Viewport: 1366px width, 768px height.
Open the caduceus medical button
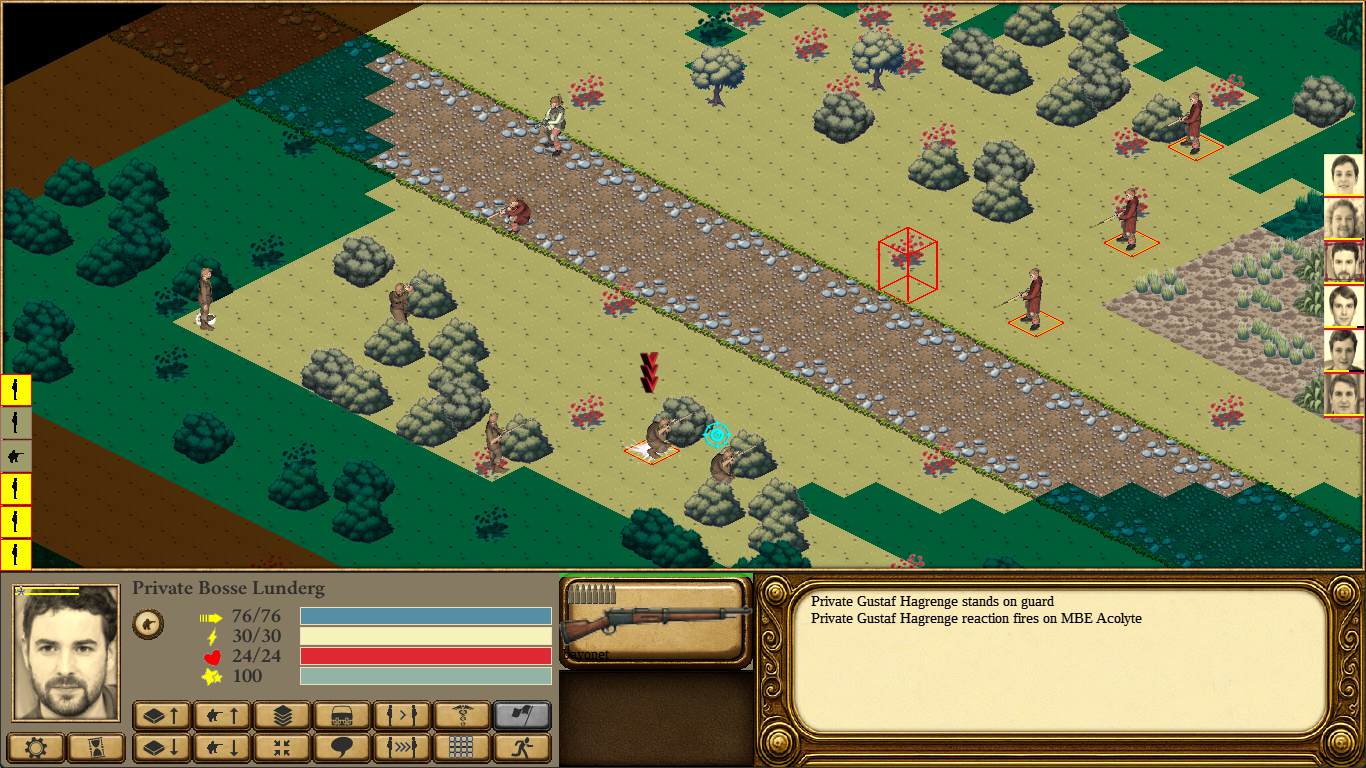(x=462, y=715)
